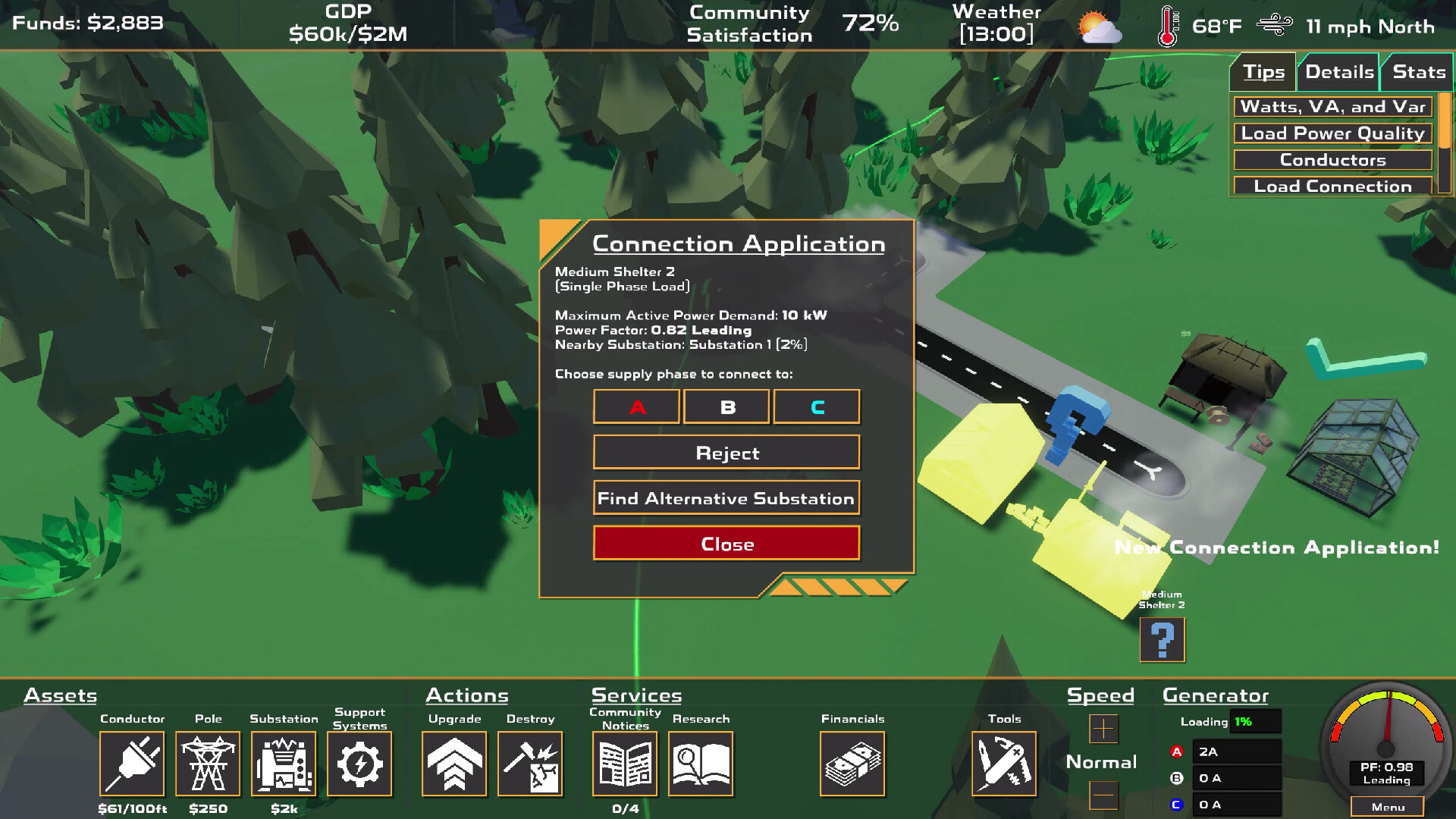Select the Pole placement tool
The height and width of the screenshot is (819, 1456).
pos(208,764)
